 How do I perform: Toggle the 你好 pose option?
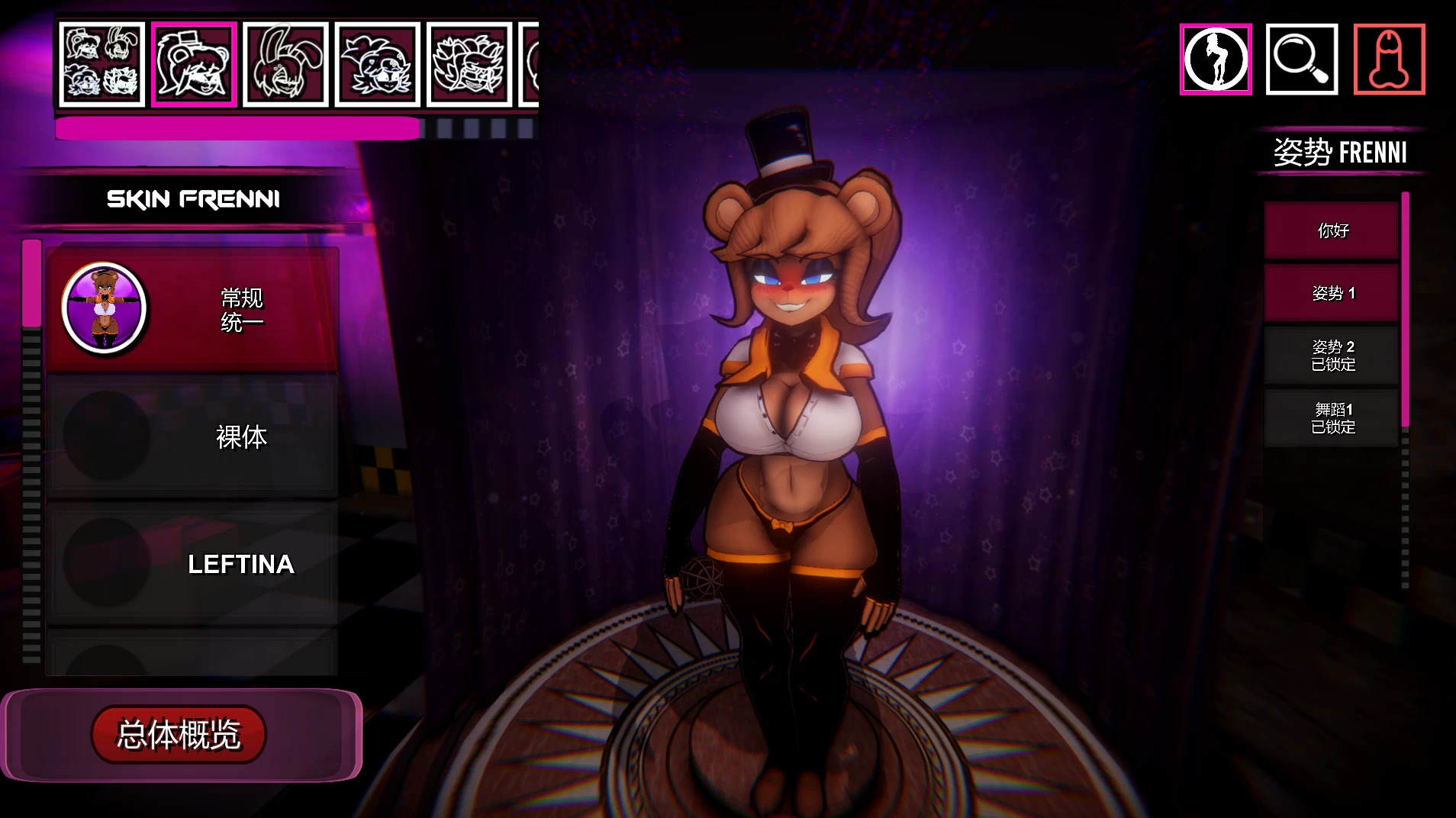tap(1332, 229)
